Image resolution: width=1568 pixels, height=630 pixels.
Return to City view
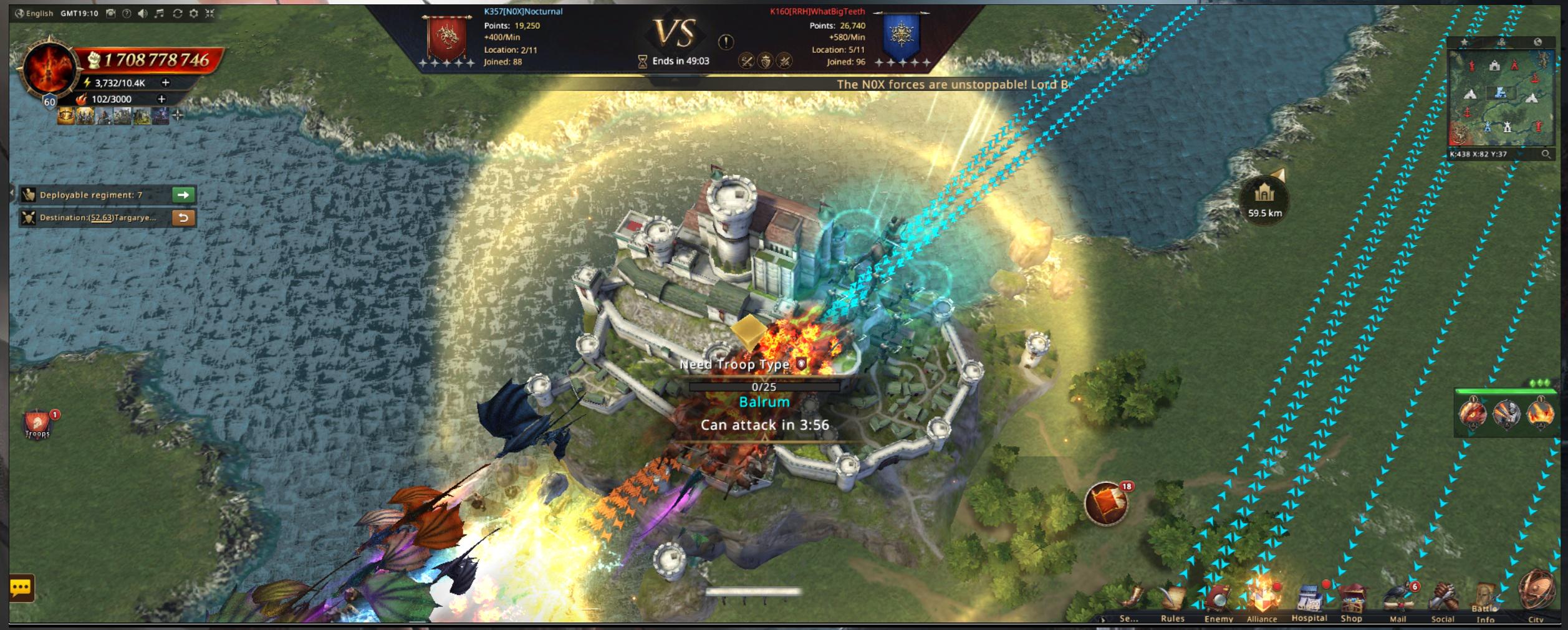point(1535,593)
